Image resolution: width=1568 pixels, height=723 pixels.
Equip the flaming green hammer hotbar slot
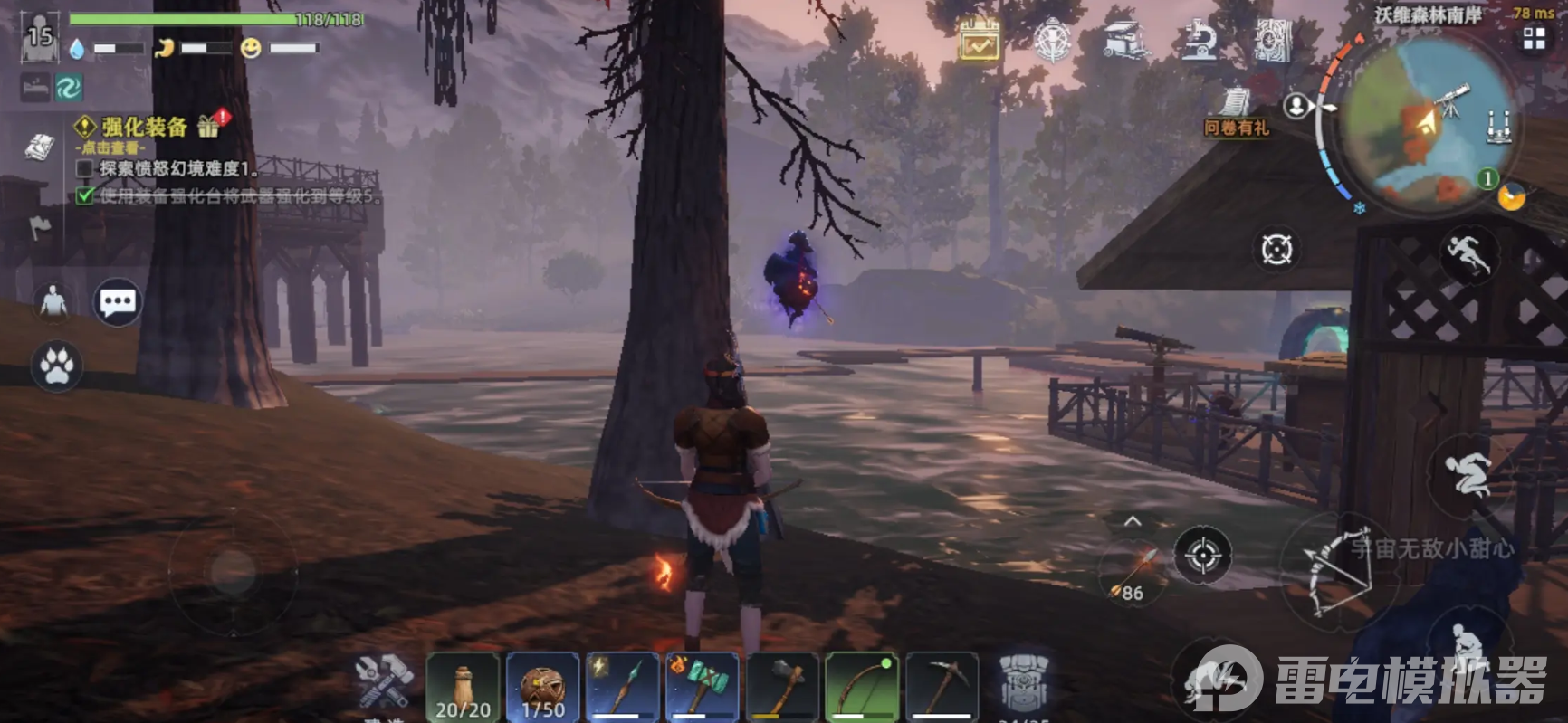pos(702,687)
